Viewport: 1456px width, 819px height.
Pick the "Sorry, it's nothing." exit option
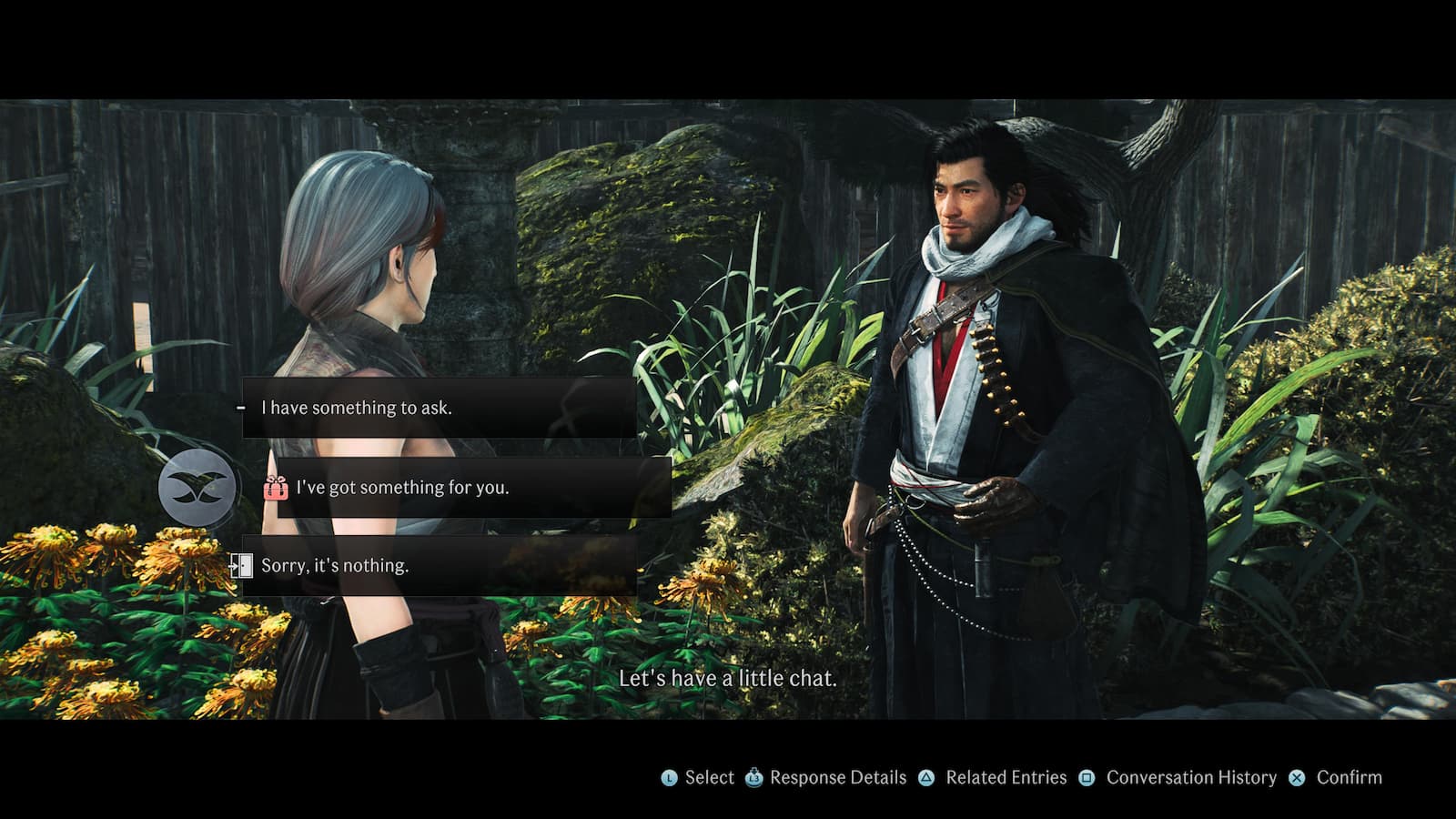[439, 565]
